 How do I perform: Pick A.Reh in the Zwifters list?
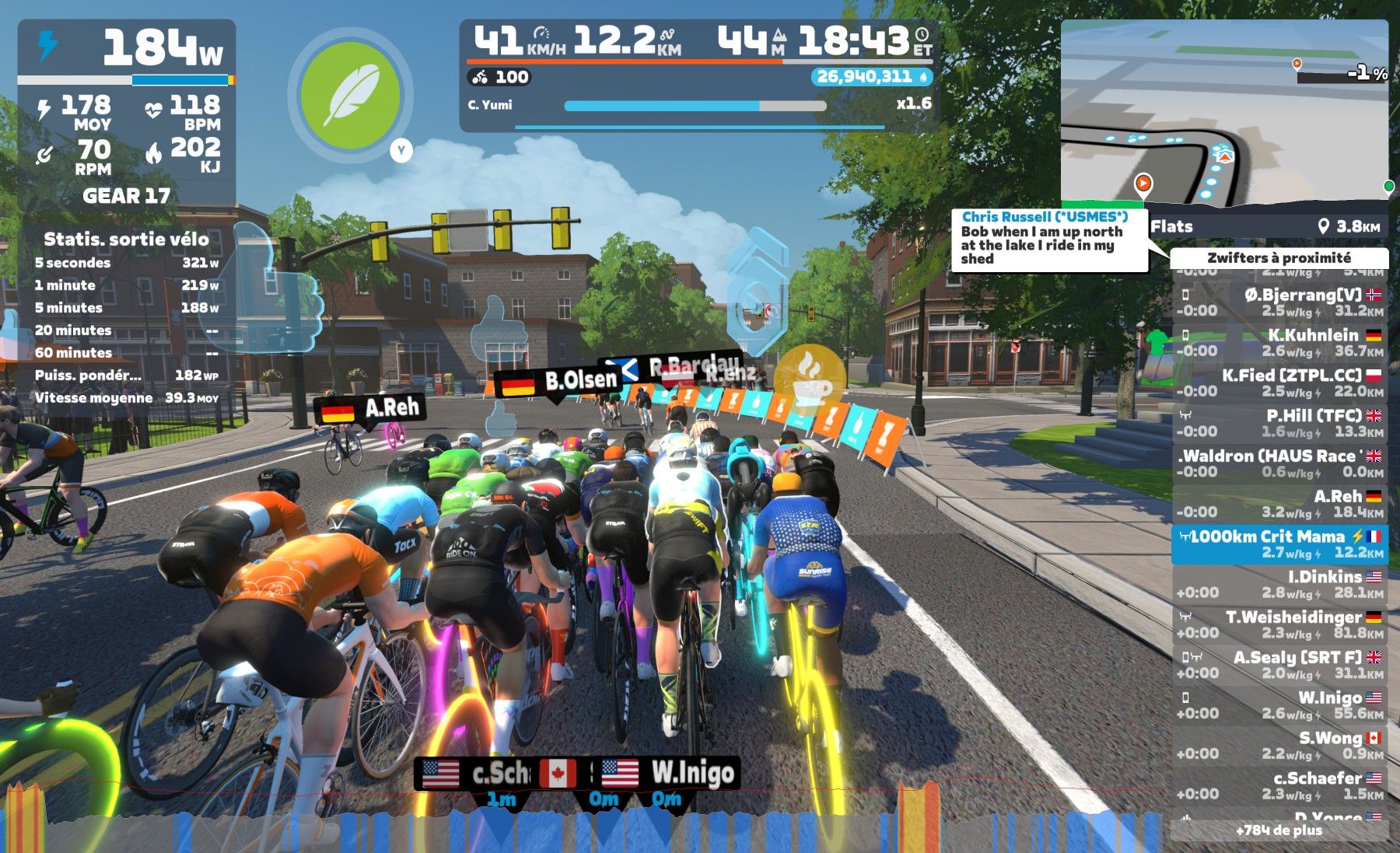(x=1279, y=503)
